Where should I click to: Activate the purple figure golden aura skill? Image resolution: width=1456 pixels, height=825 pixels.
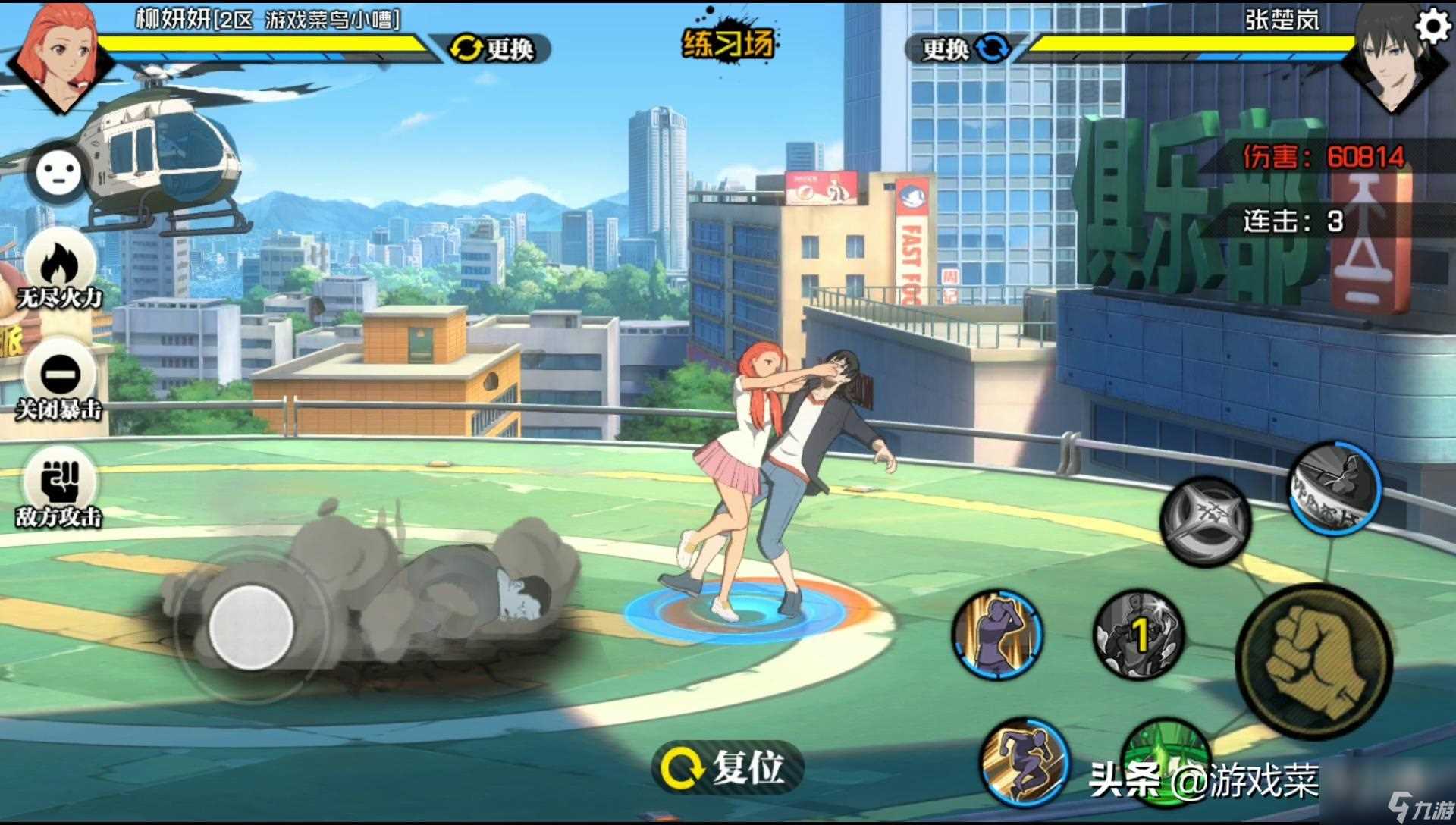pyautogui.click(x=998, y=635)
